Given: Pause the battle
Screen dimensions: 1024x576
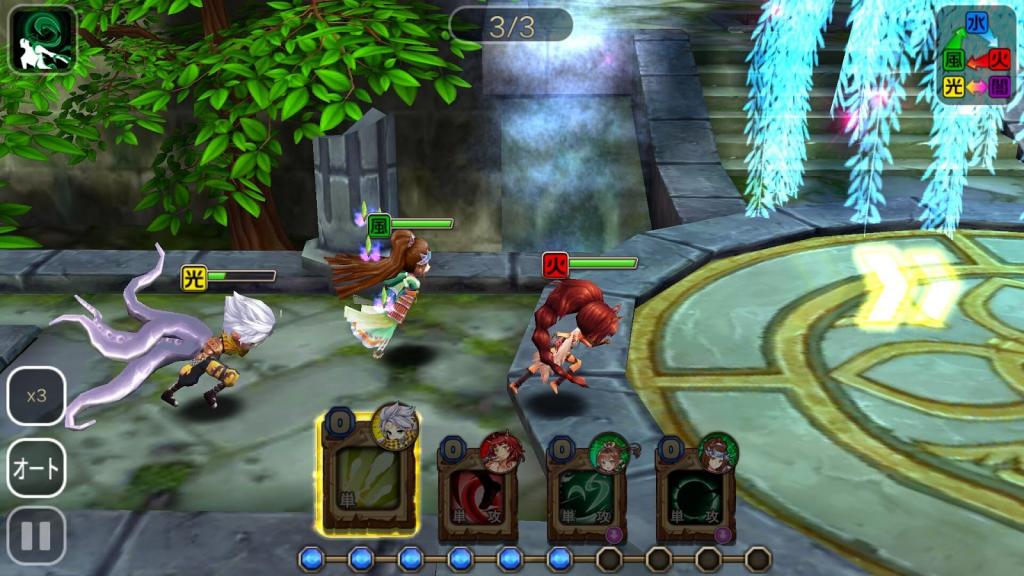Looking at the screenshot, I should (x=37, y=536).
